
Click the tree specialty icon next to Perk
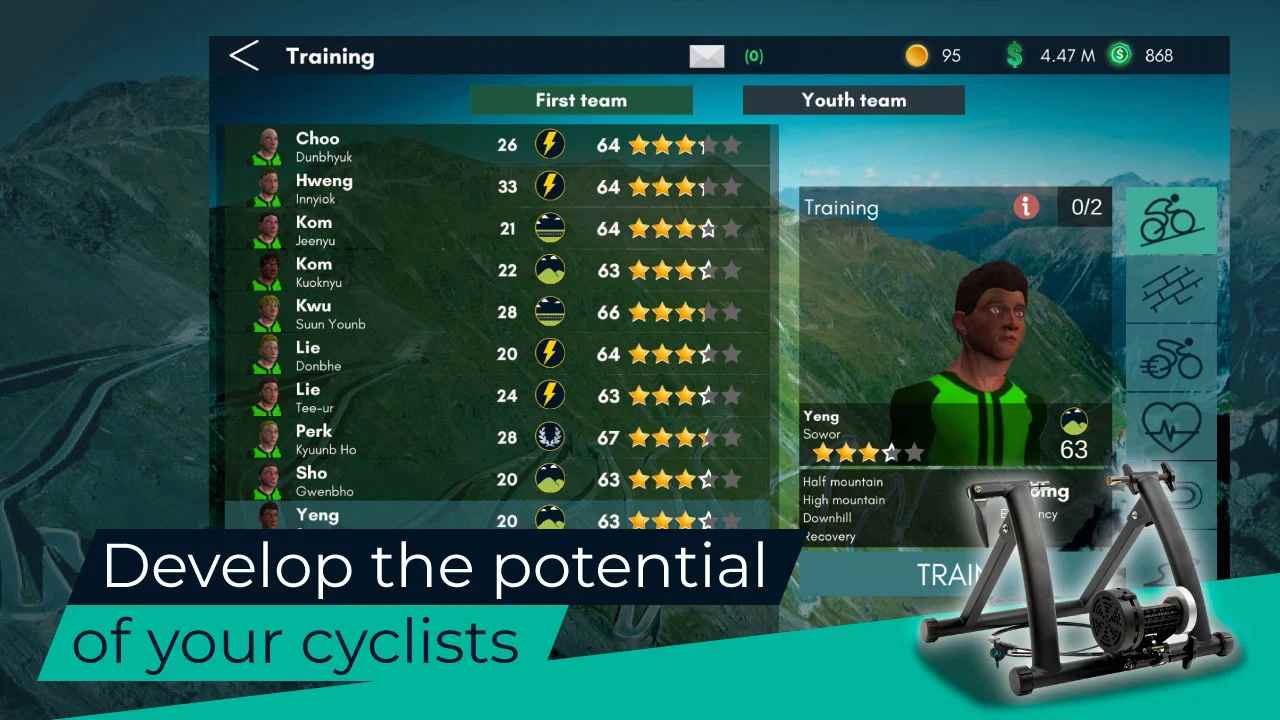[550, 437]
